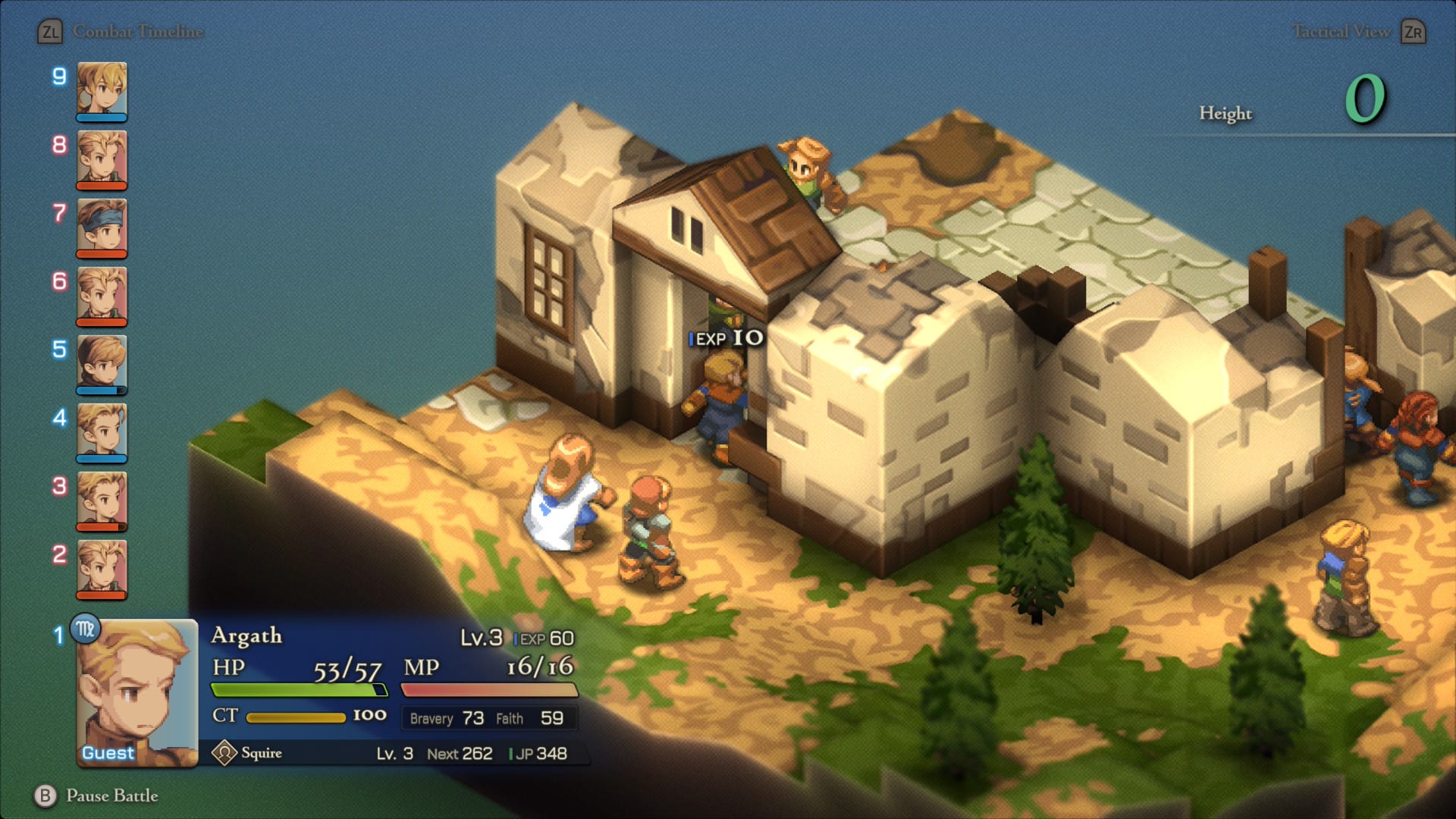Pick the blue-bandana unit at turn 7
Screen dimensions: 1456x819
click(102, 227)
